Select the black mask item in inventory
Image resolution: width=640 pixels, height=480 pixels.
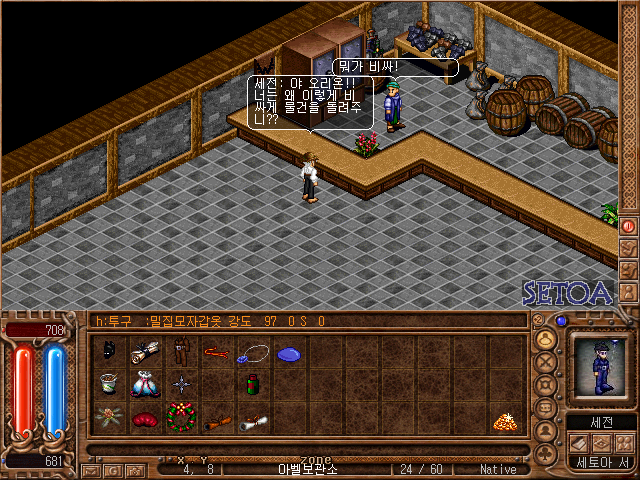(x=111, y=351)
